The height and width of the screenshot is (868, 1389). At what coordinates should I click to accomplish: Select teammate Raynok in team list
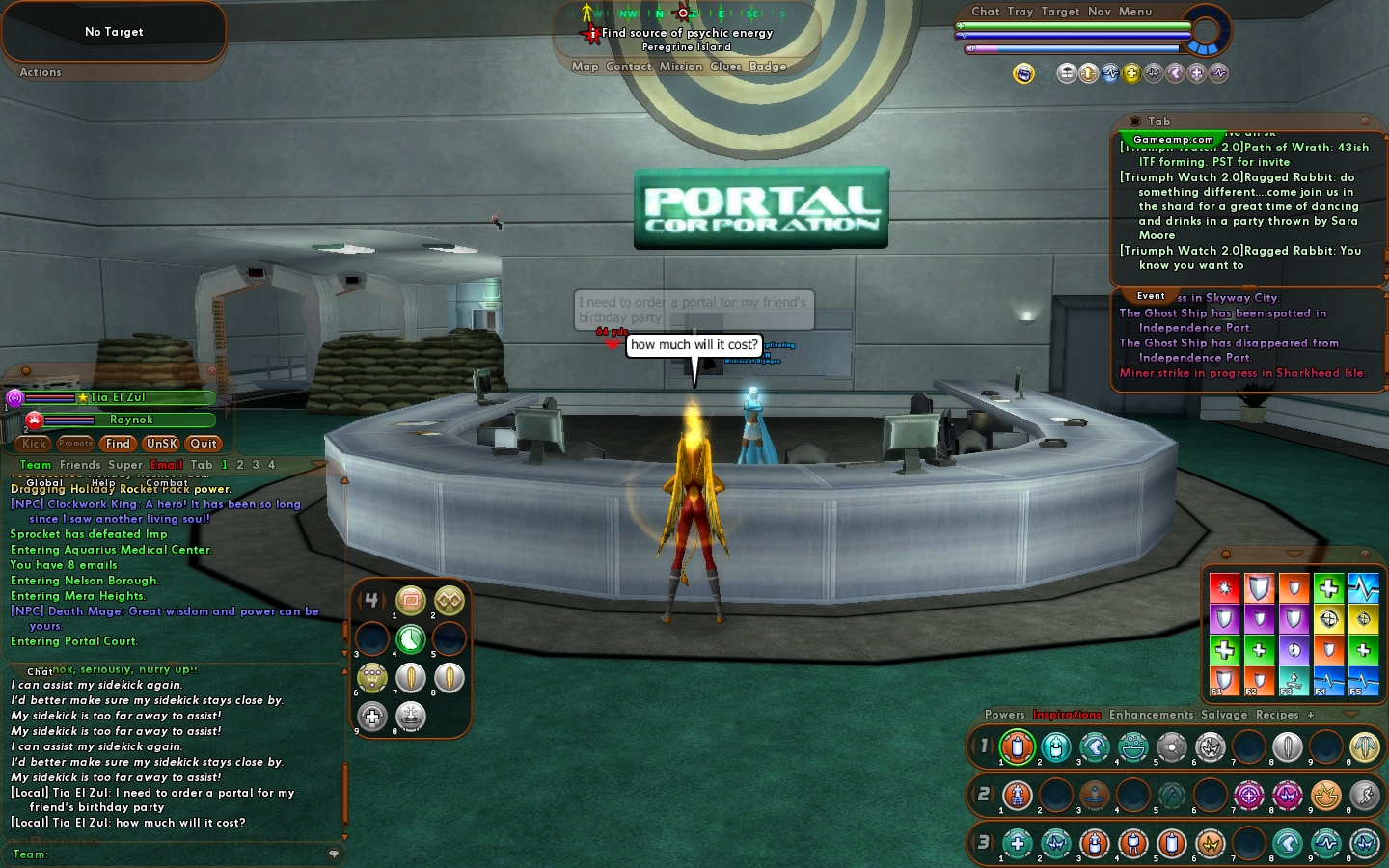(x=131, y=420)
